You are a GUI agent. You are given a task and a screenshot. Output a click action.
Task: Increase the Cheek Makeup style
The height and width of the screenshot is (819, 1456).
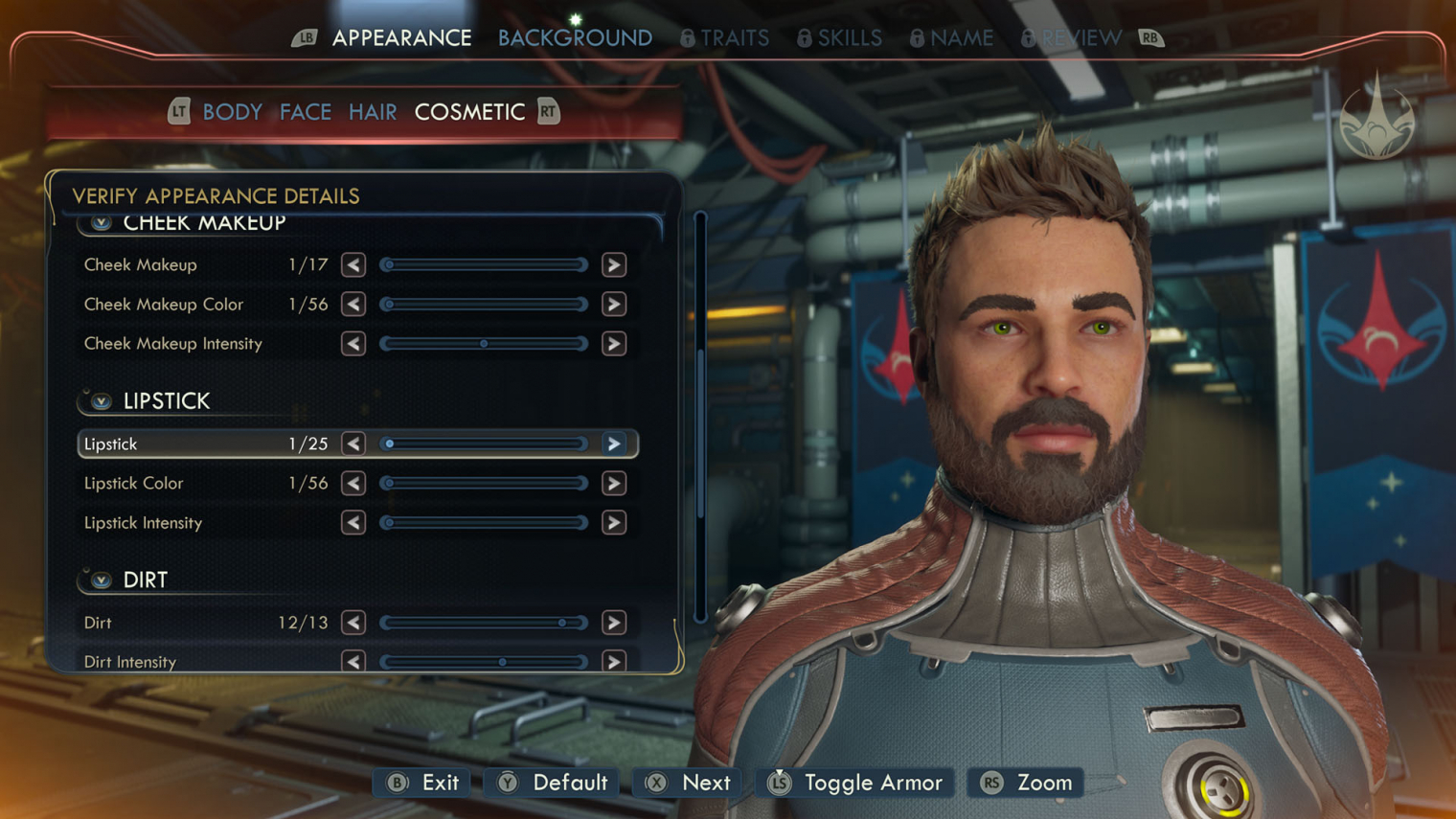click(614, 265)
